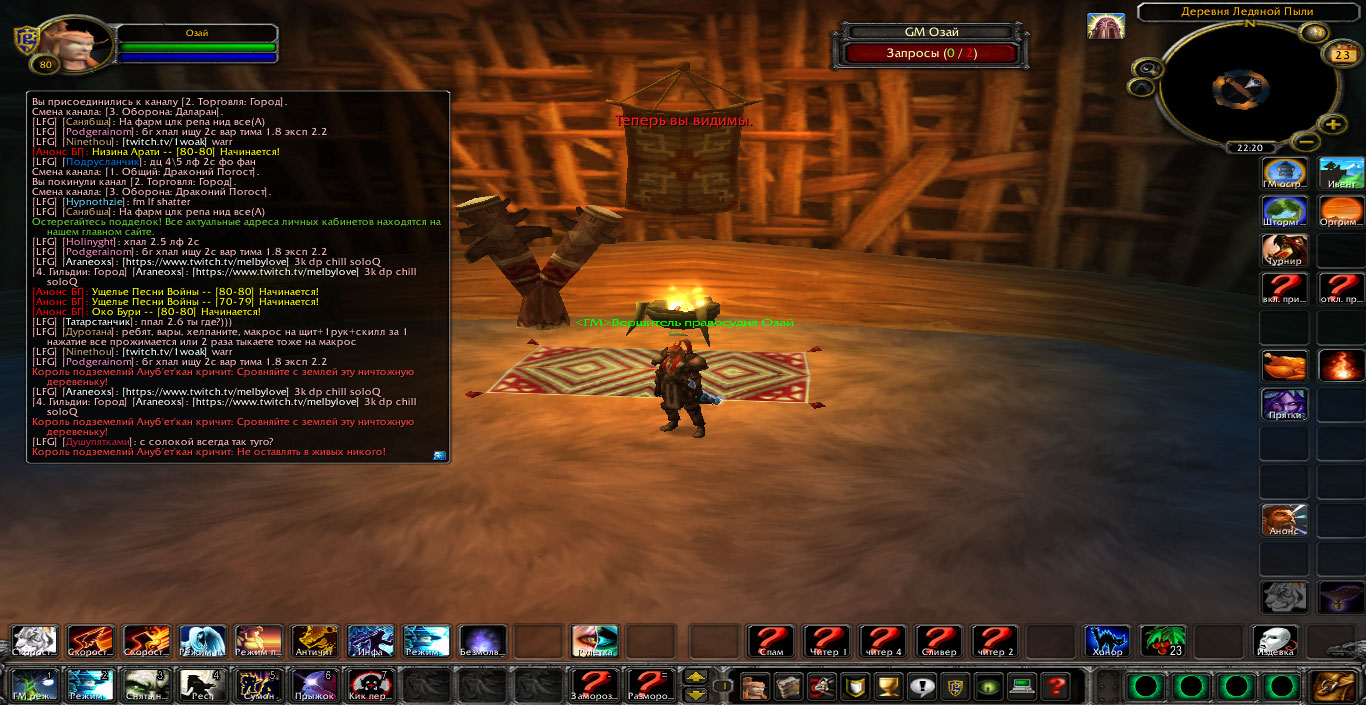Open the red question mark help button
This screenshot has height=705, width=1366.
[1052, 687]
